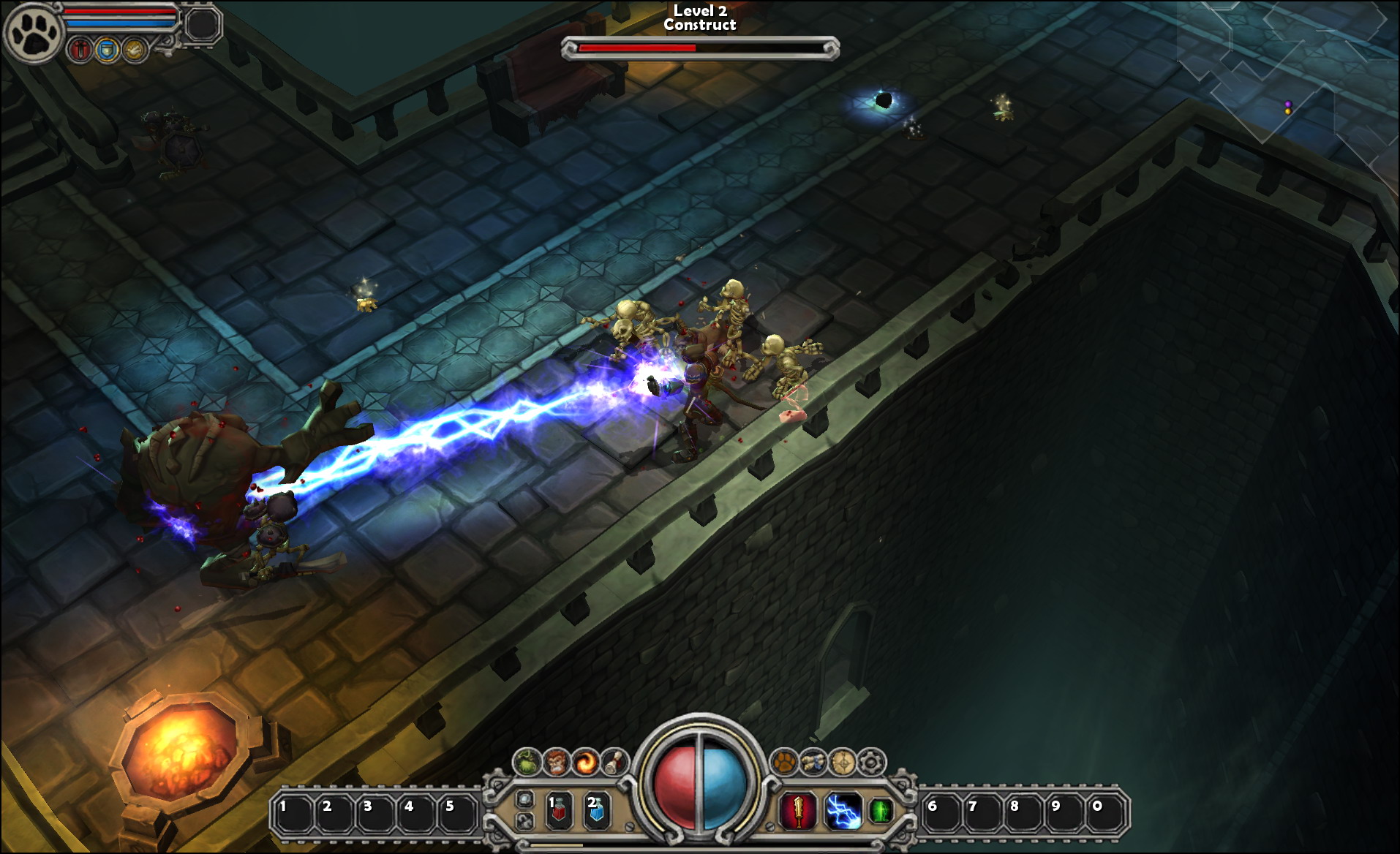Image resolution: width=1400 pixels, height=854 pixels.
Task: Use the red health potion slot
Action: [559, 810]
